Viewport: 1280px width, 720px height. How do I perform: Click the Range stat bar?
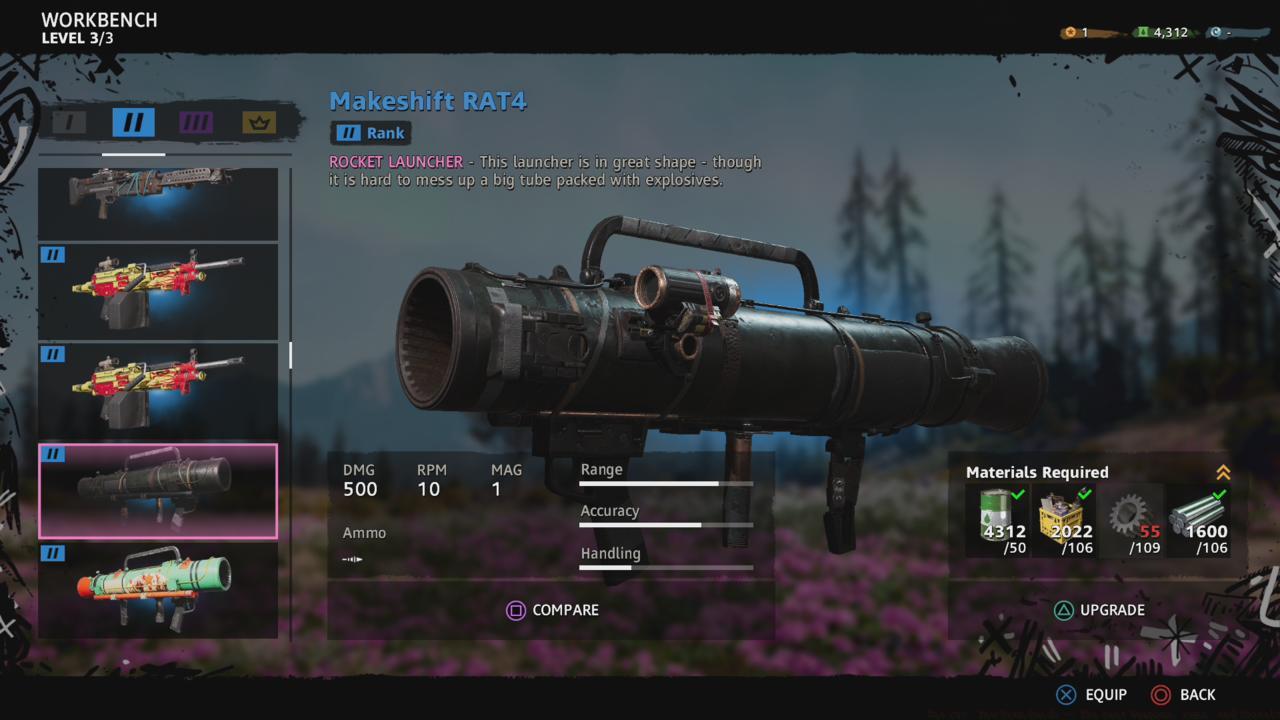point(665,484)
